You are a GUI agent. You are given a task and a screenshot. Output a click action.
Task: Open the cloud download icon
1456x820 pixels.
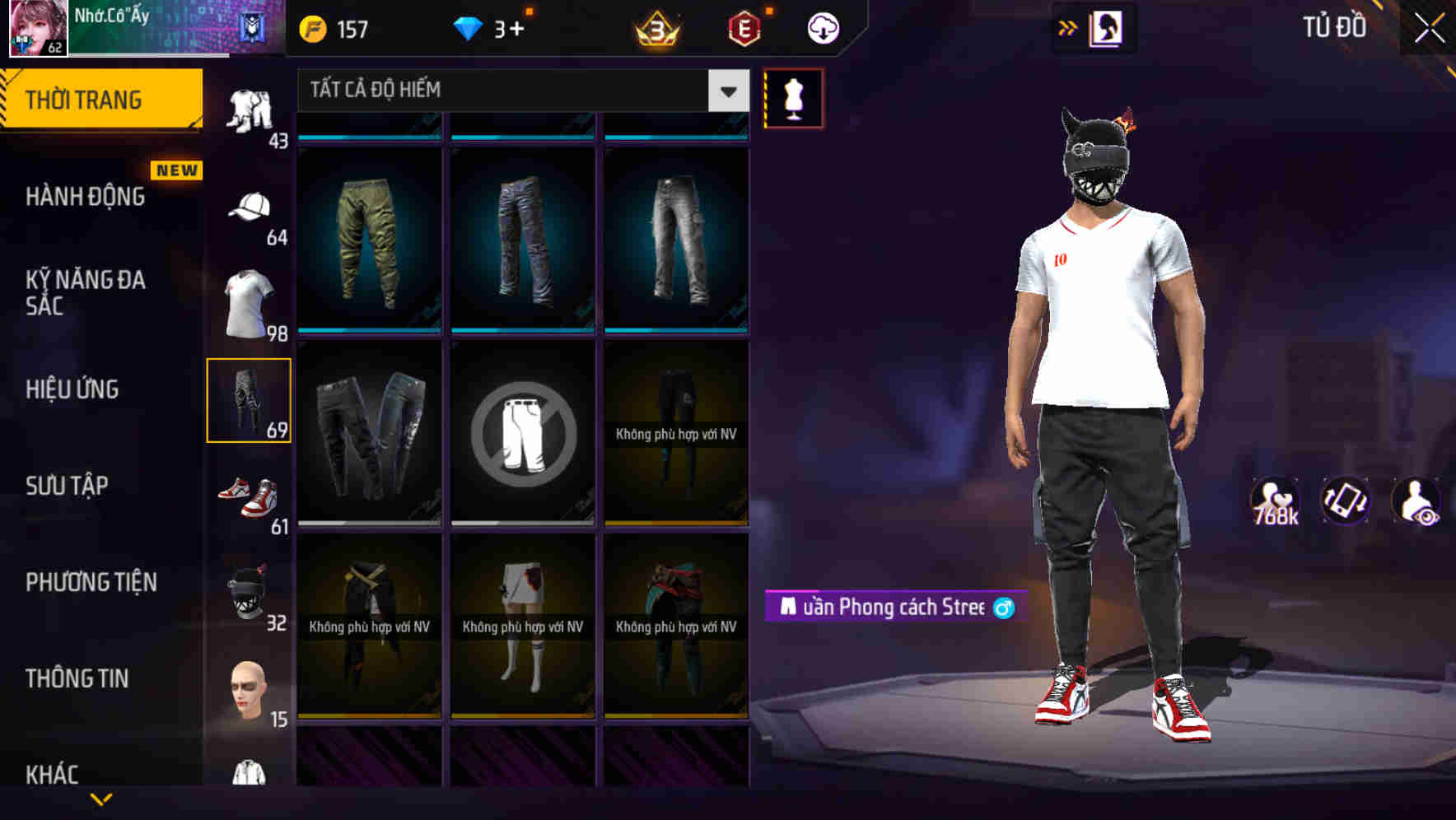823,27
